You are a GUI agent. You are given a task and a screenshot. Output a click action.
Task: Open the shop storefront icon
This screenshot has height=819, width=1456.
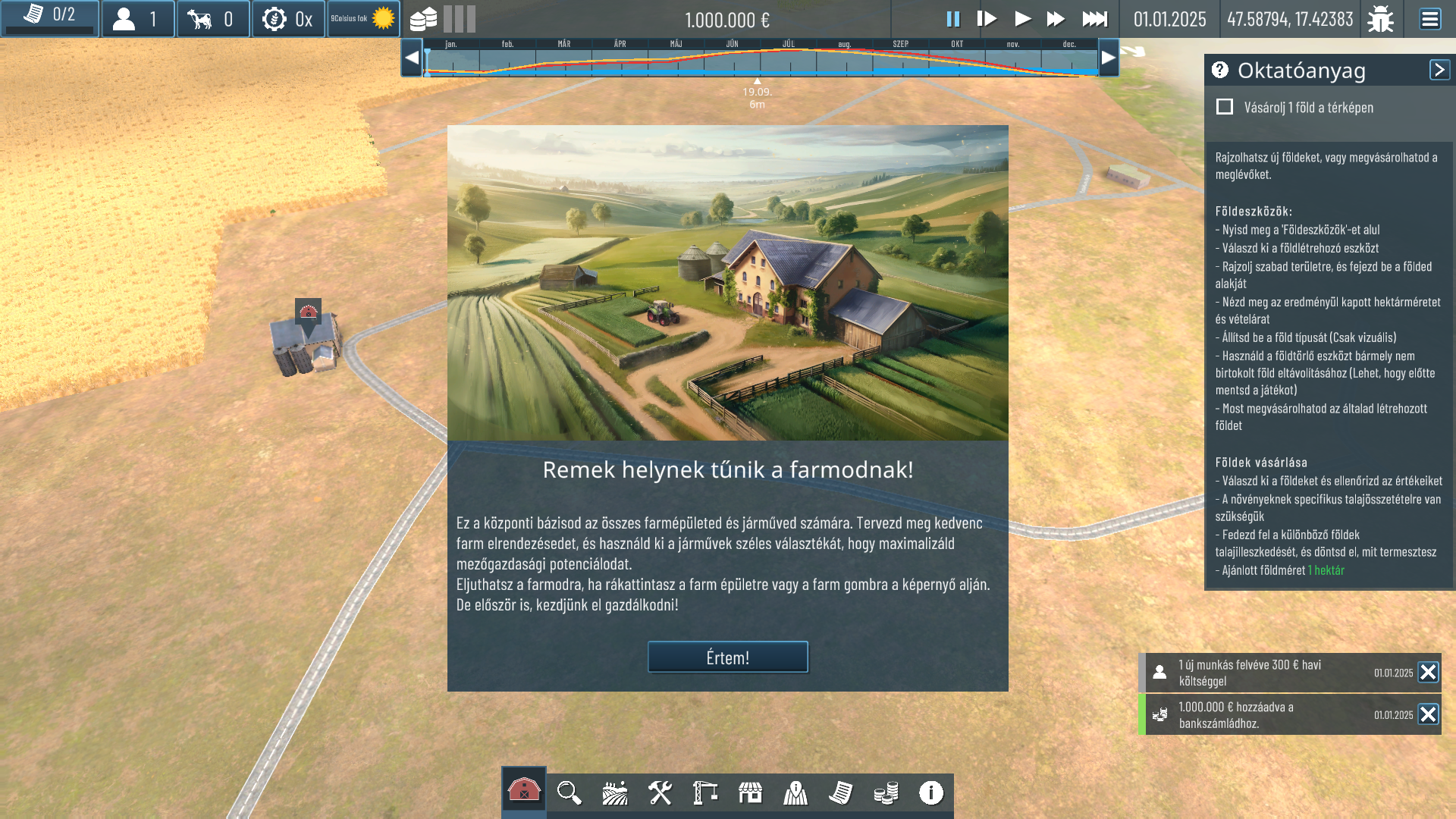(750, 793)
